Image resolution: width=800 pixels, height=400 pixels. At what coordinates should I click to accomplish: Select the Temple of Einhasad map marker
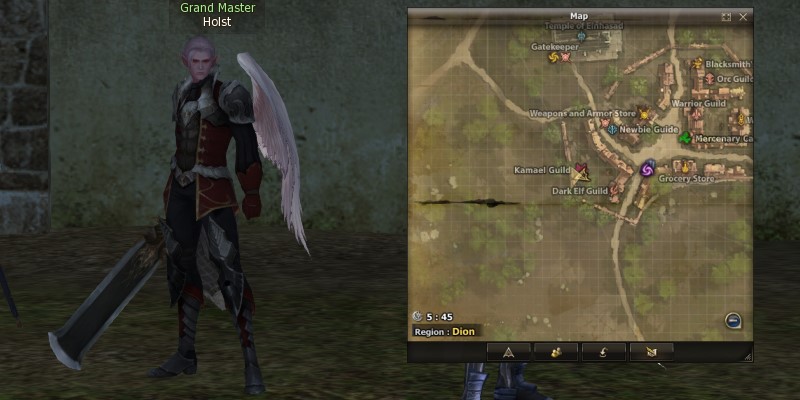[x=581, y=37]
